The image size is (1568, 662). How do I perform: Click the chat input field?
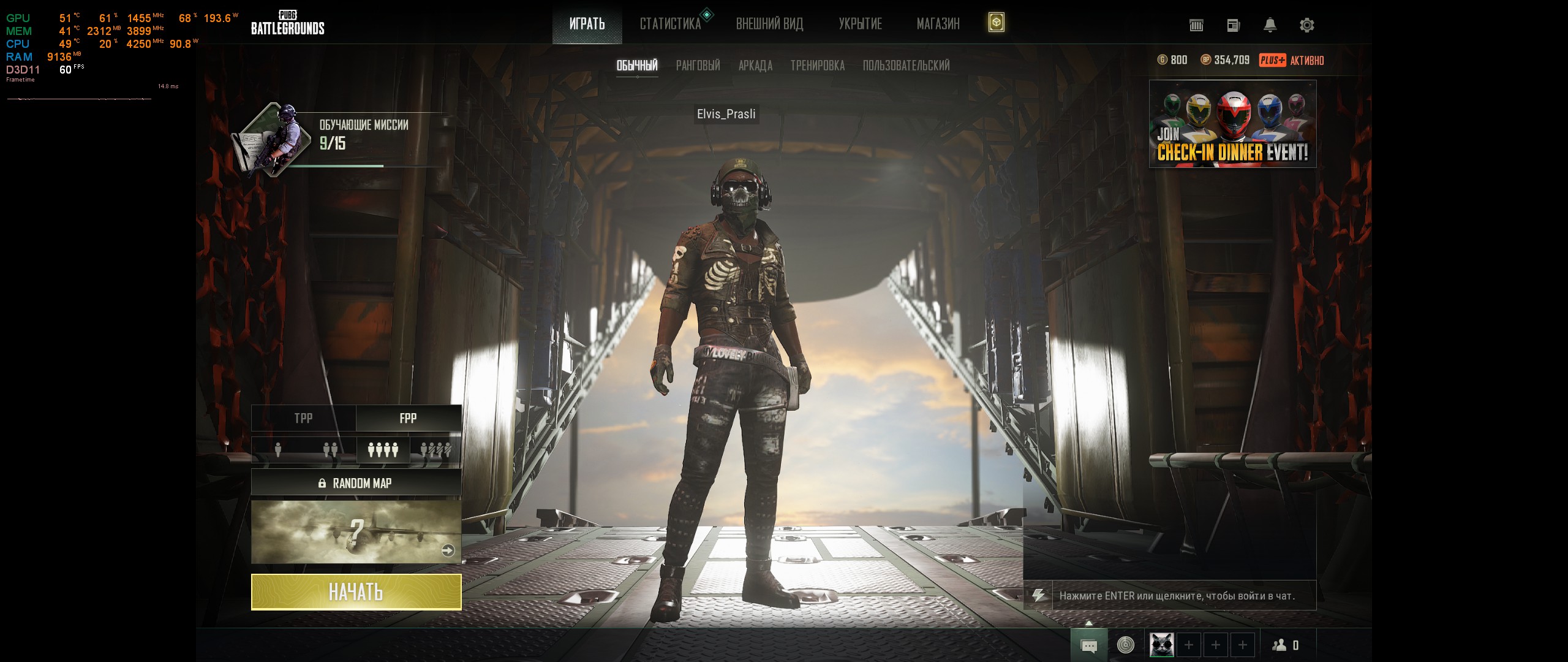point(1182,596)
